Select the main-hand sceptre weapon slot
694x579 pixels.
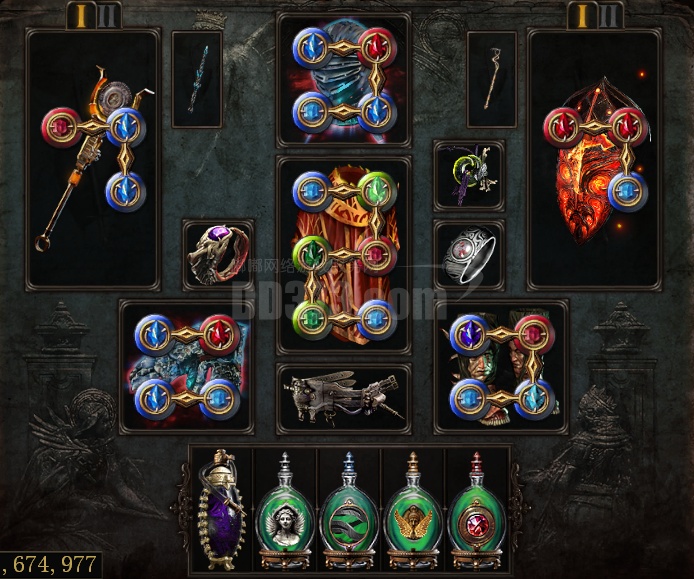[x=93, y=160]
